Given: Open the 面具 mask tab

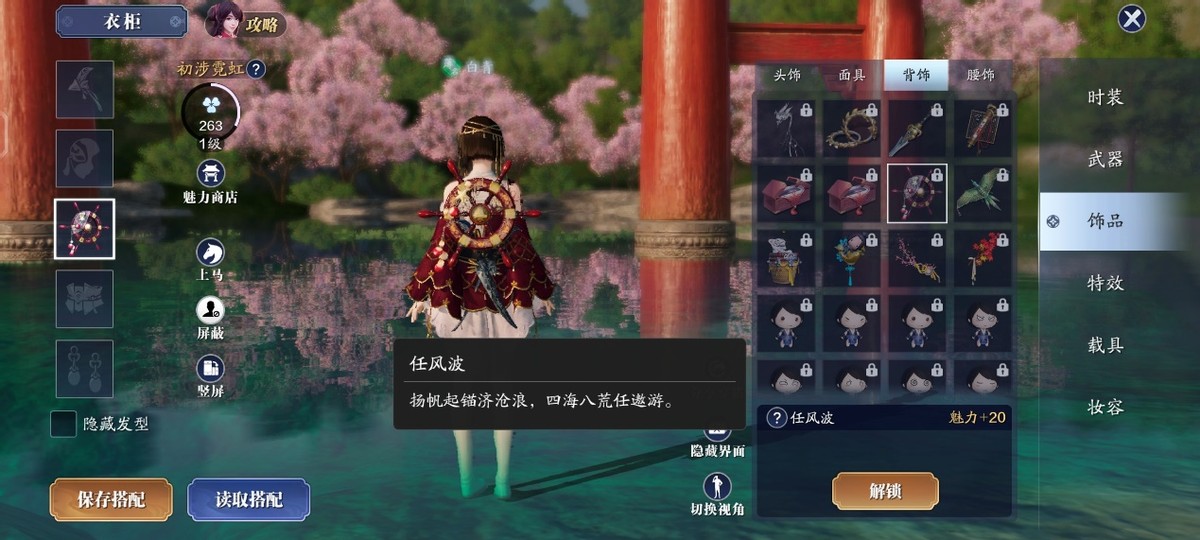Looking at the screenshot, I should click(x=852, y=75).
